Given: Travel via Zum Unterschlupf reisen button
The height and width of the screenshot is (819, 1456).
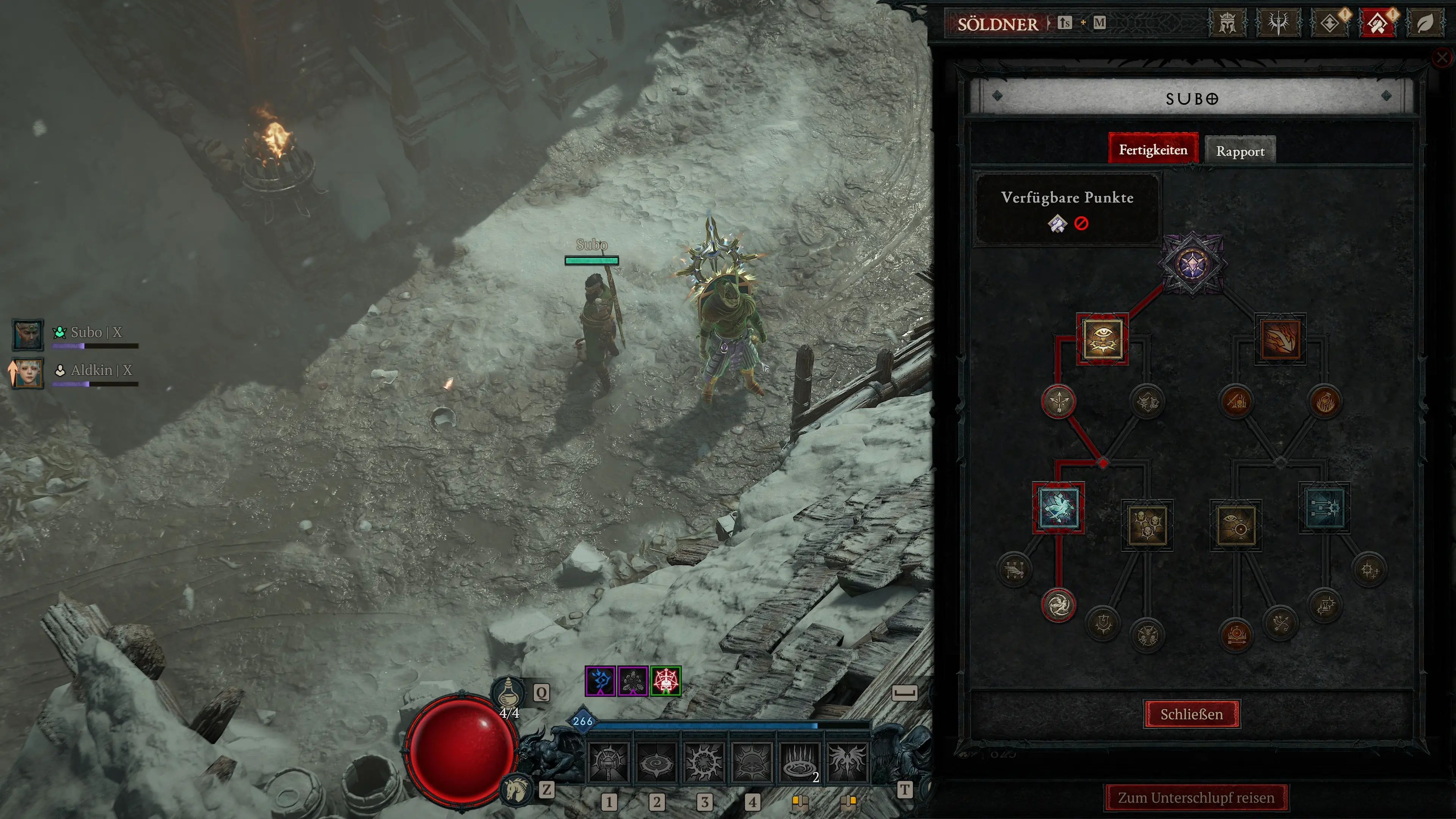Looking at the screenshot, I should [1196, 797].
